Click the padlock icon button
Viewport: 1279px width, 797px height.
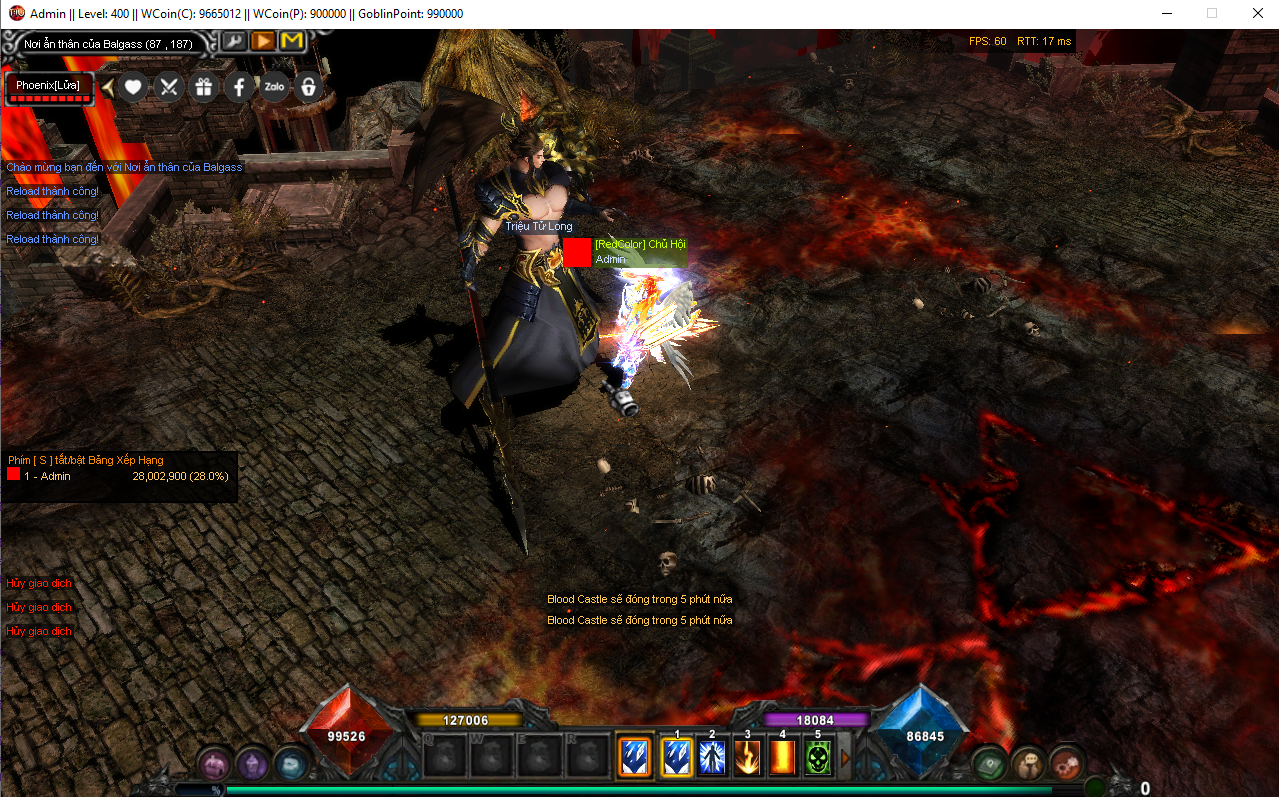coord(308,87)
